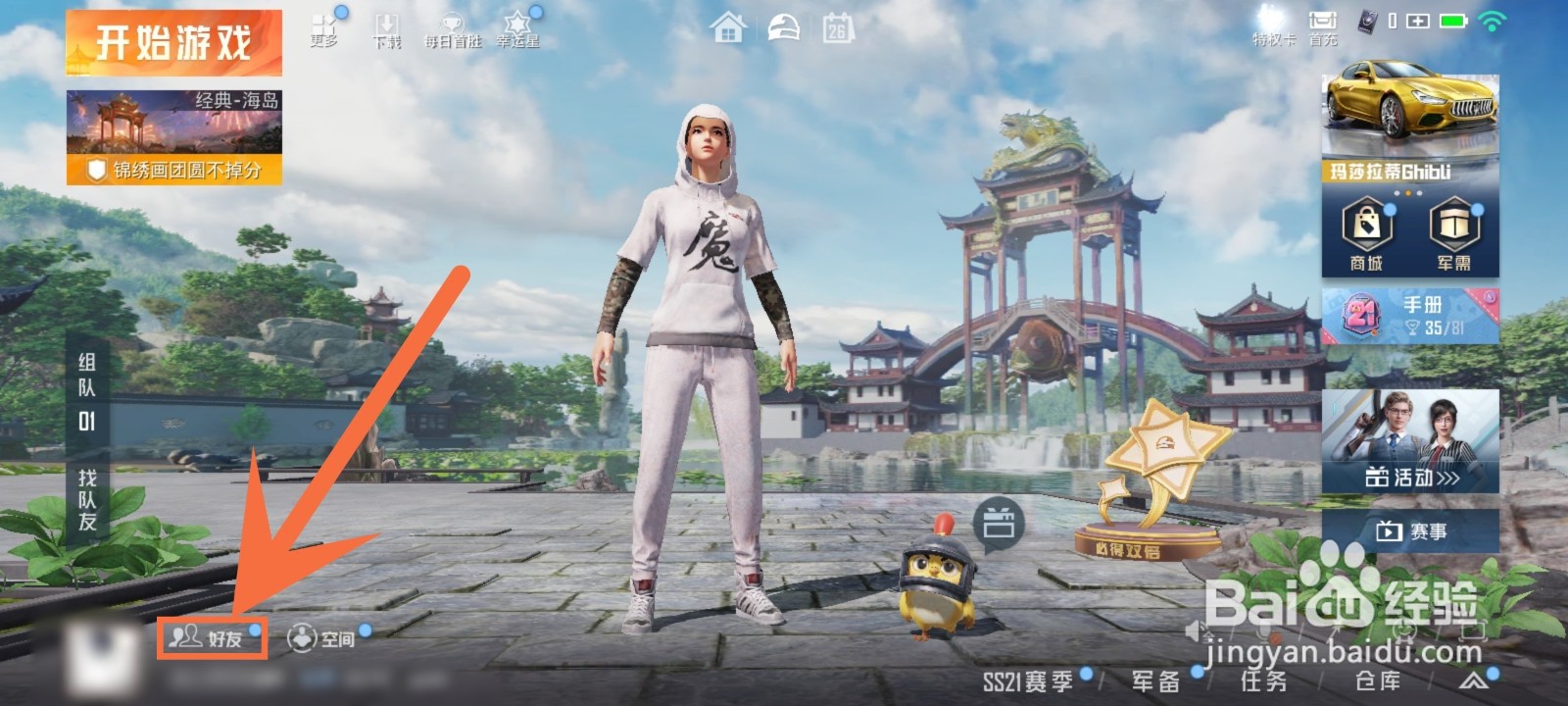Click the 手册 pass progress showing 35/81

pos(1411,317)
